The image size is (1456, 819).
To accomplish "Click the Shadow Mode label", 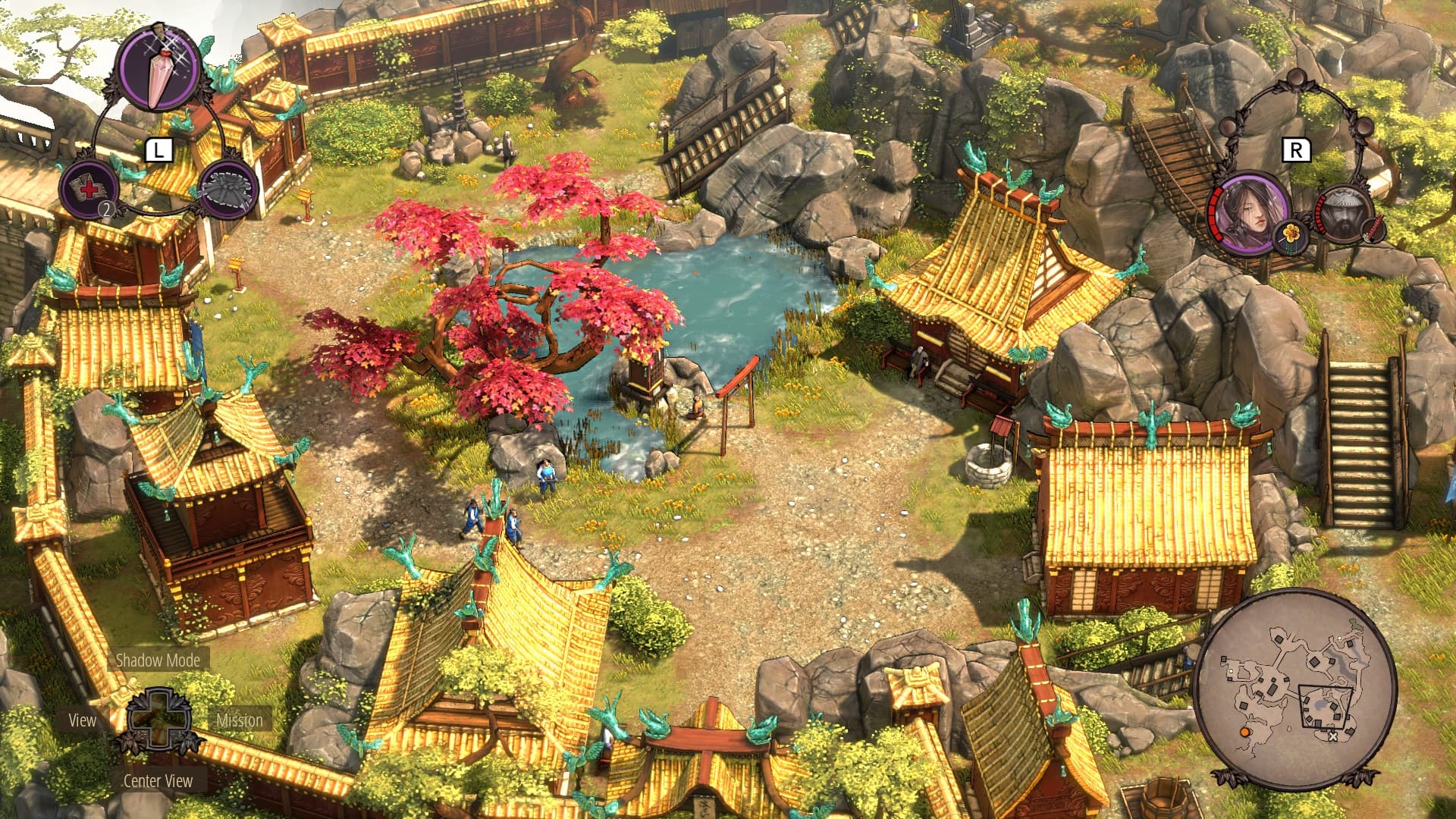I will point(159,661).
